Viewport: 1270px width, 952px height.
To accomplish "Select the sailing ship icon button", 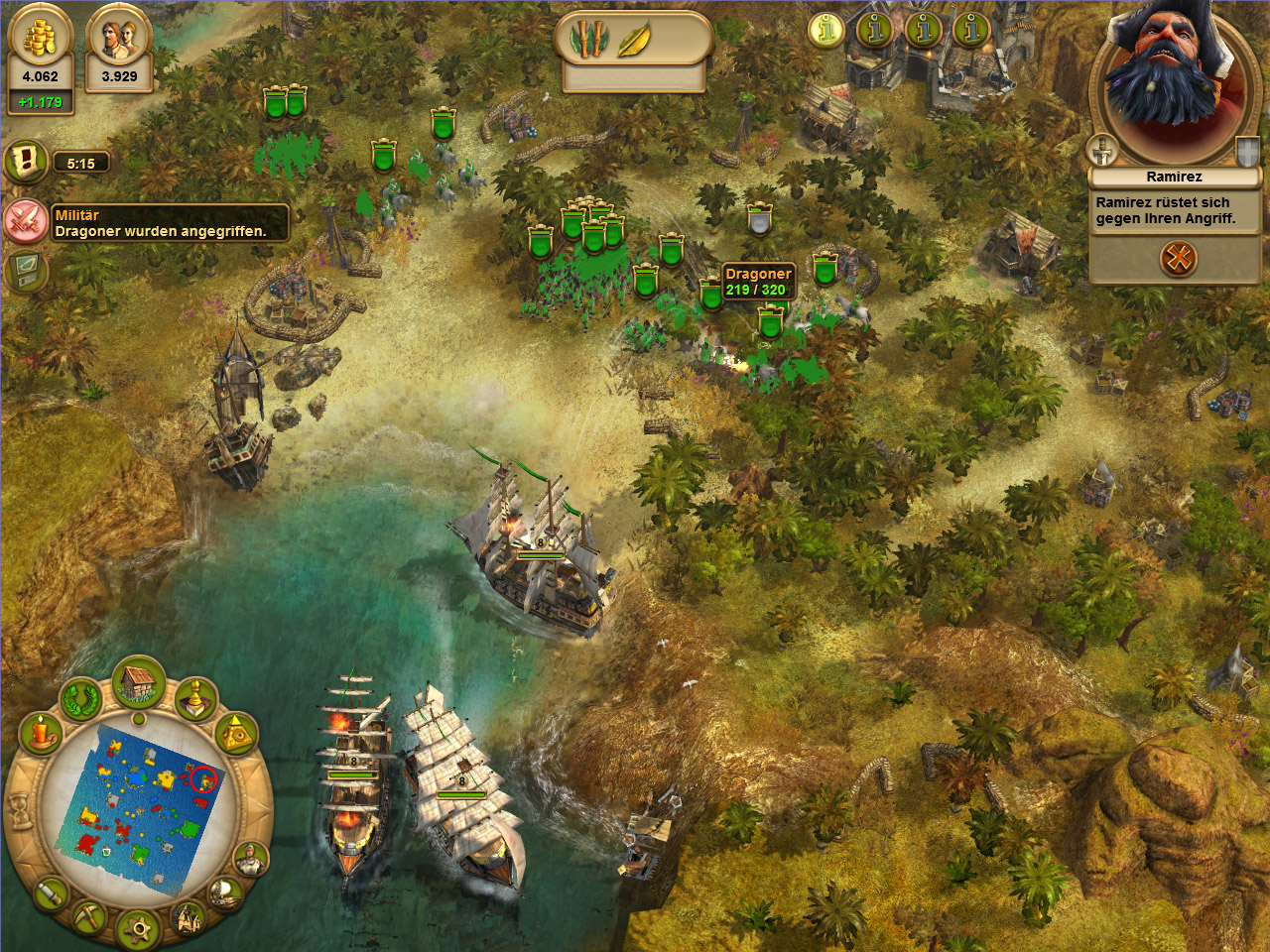I will [x=226, y=892].
